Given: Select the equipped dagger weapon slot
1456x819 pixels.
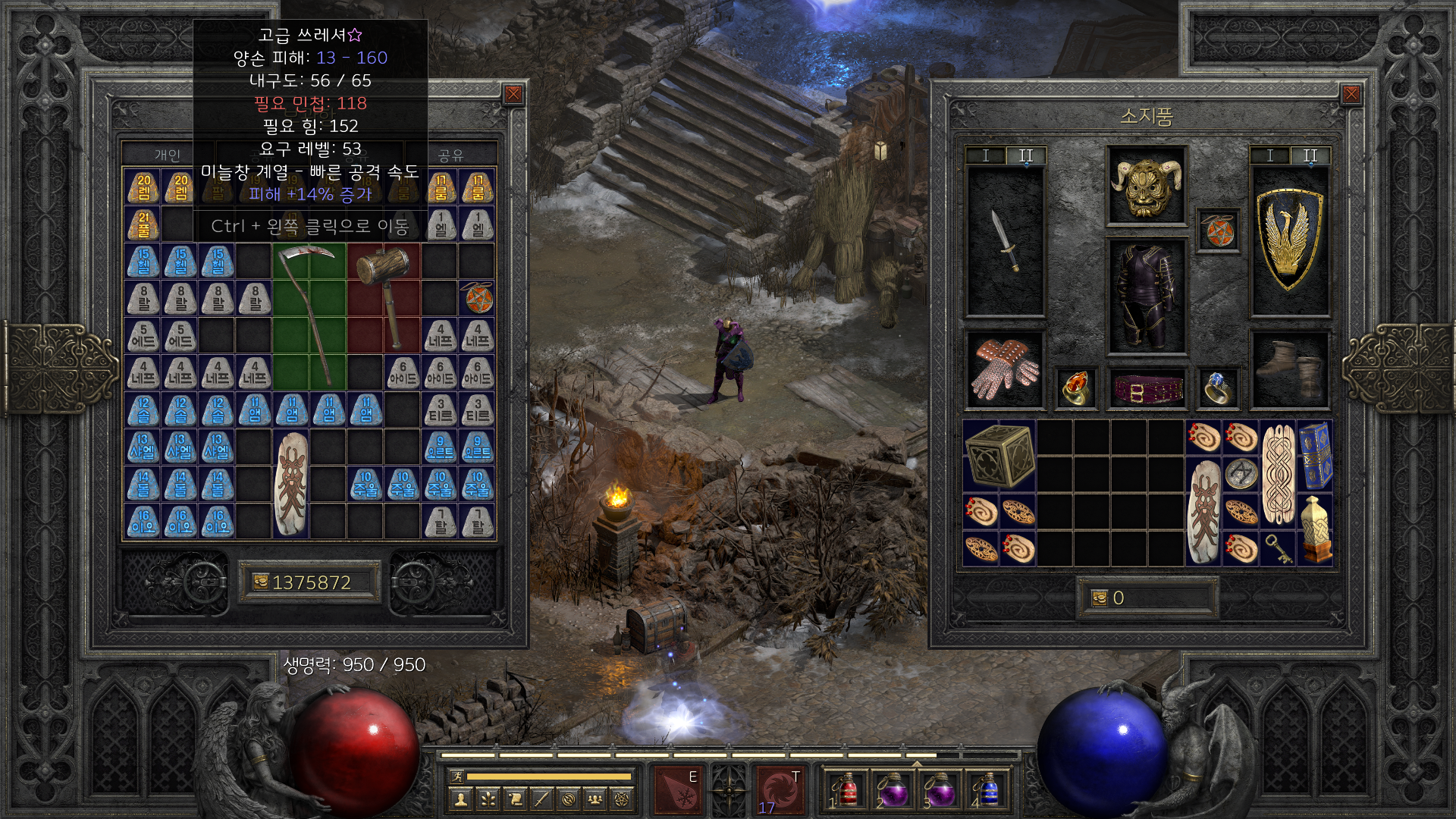Looking at the screenshot, I should tap(1006, 241).
